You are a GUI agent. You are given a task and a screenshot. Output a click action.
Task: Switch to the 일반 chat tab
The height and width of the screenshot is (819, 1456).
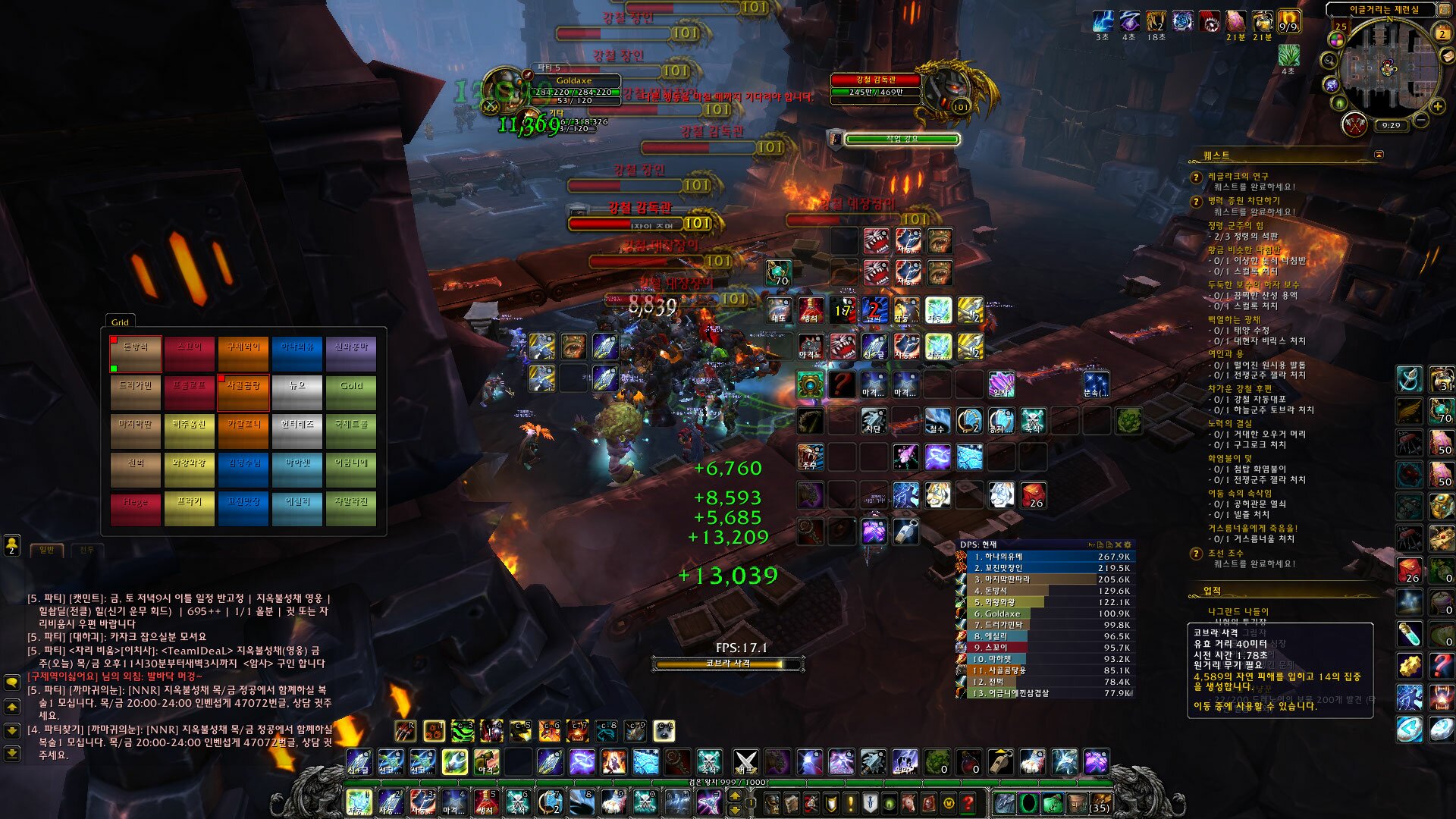click(x=46, y=550)
